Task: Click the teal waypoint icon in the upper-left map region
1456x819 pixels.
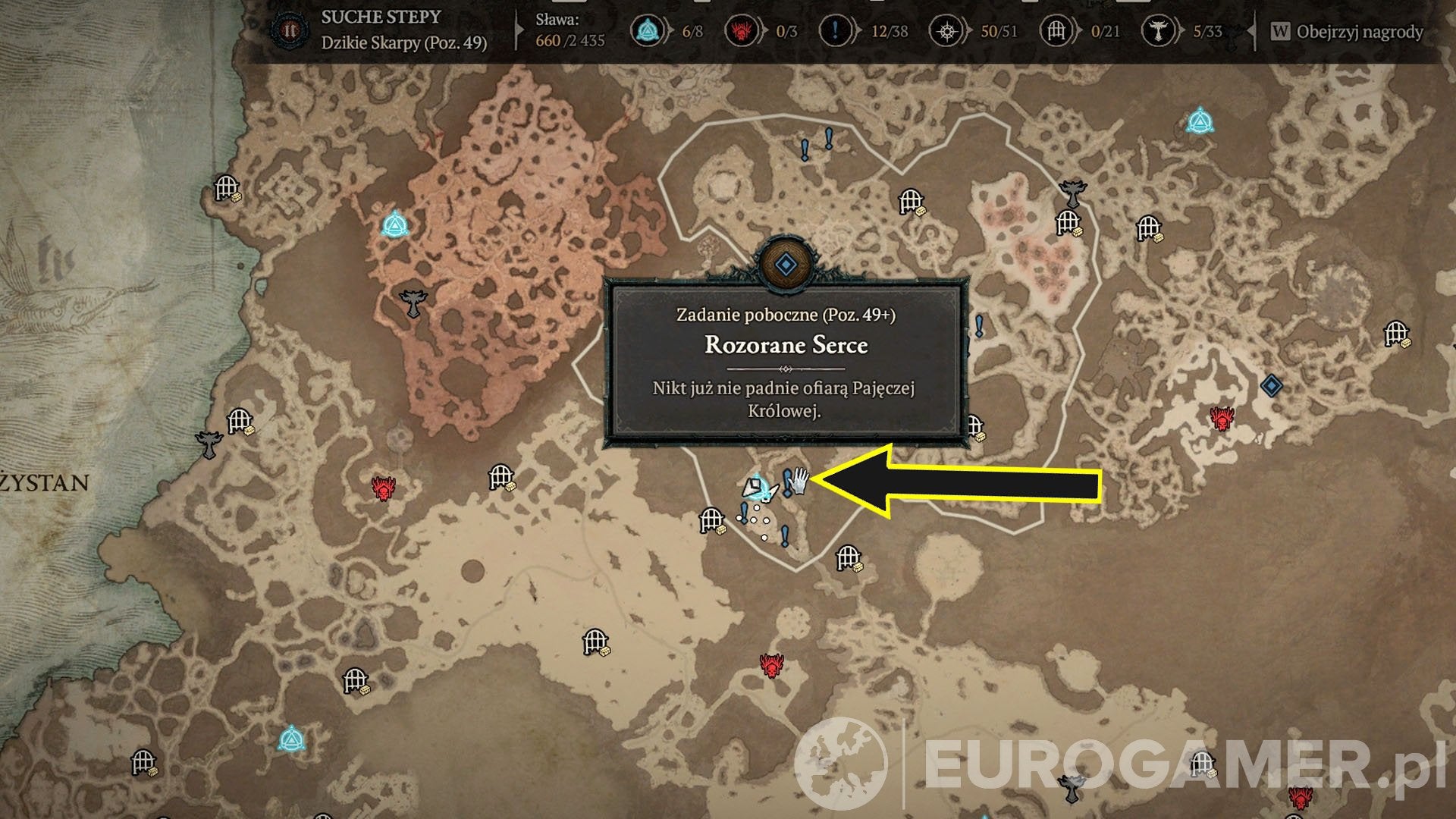Action: [x=395, y=226]
